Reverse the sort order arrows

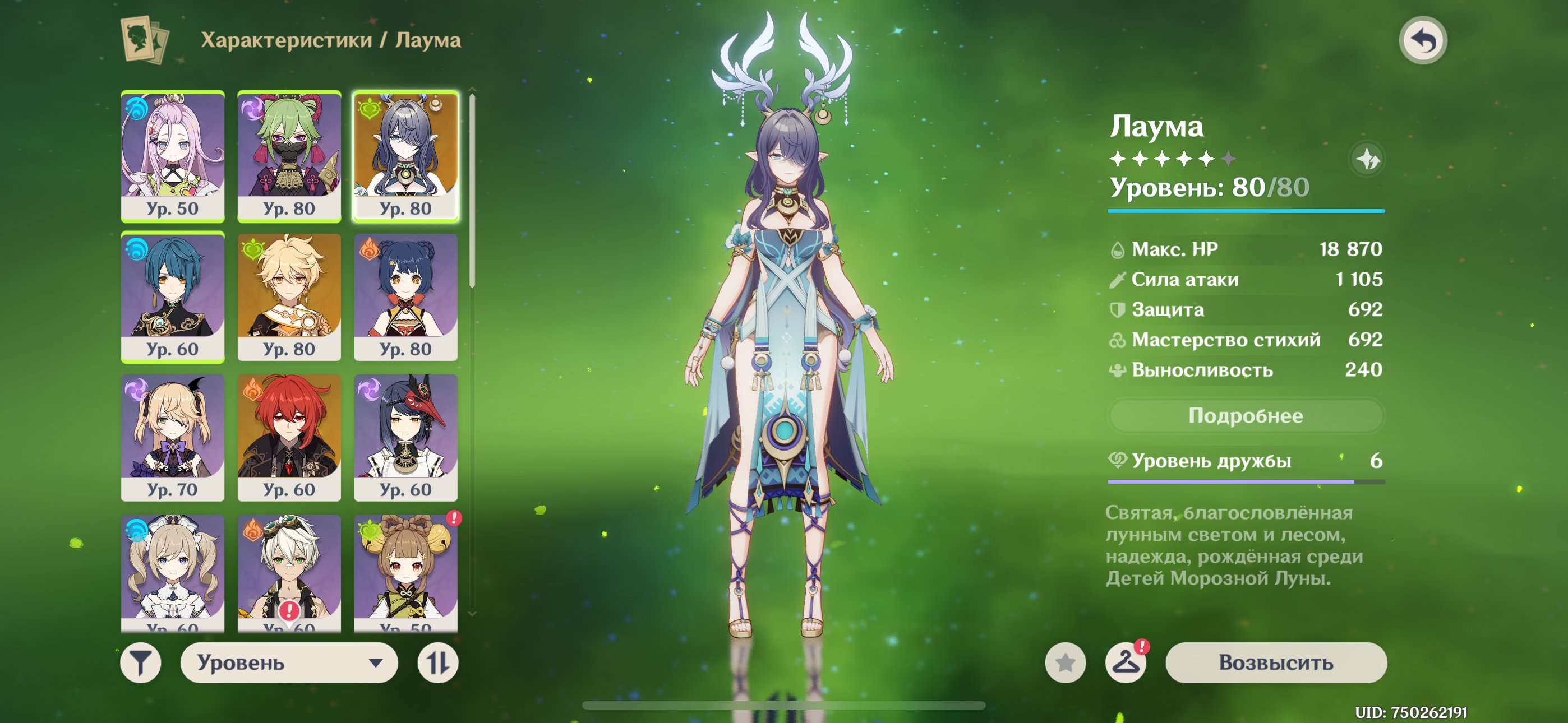437,662
